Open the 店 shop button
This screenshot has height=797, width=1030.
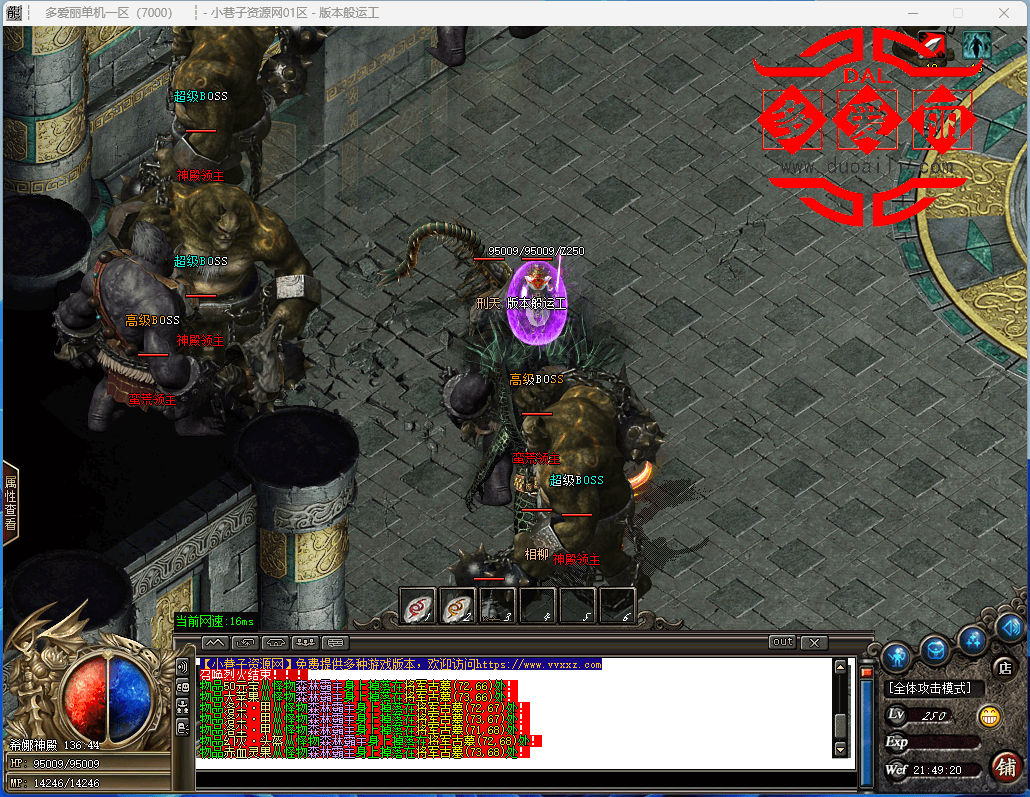[x=1003, y=667]
